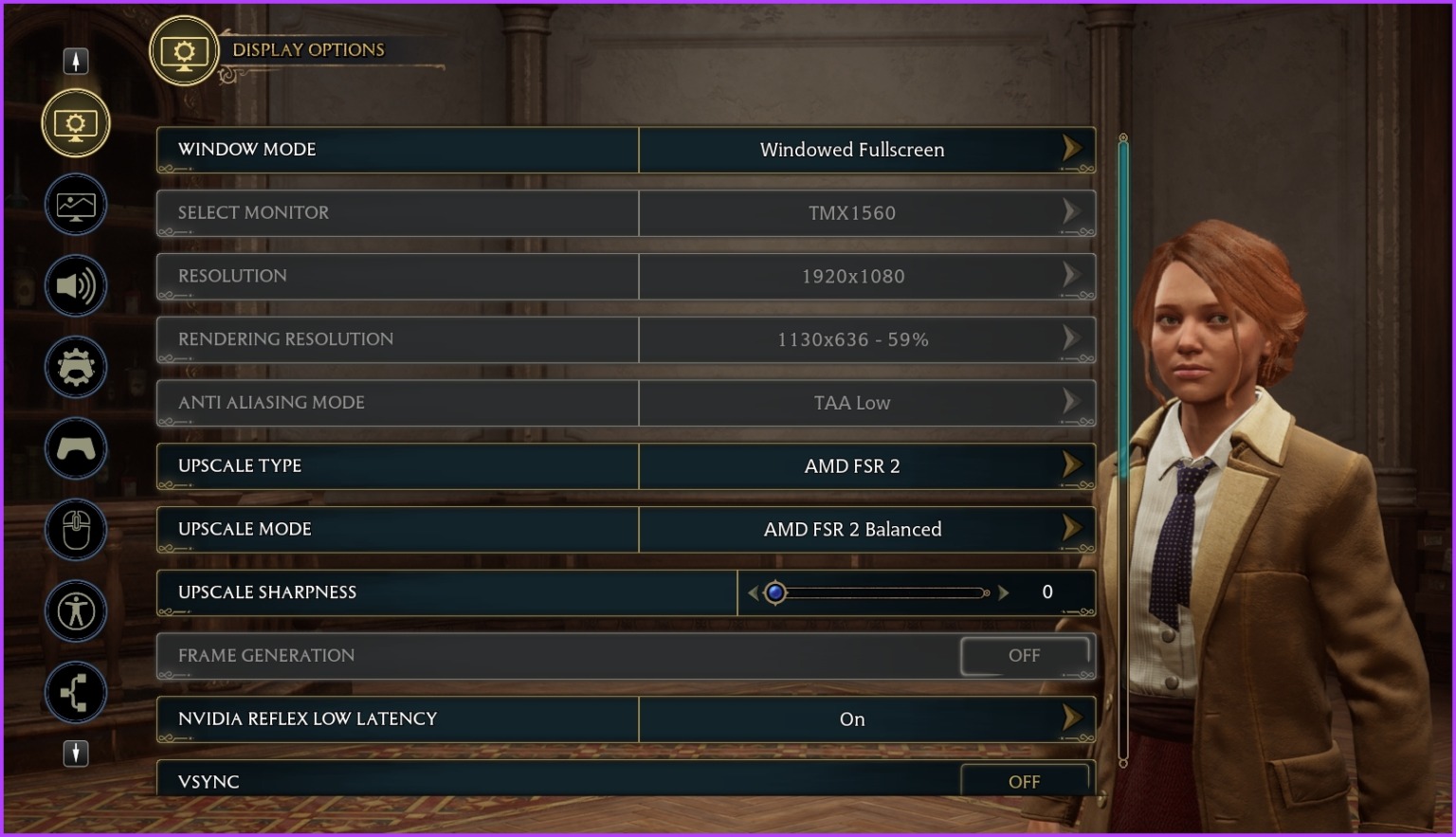The image size is (1456, 837).
Task: Click the Resolution setting row
Action: pyautogui.click(x=626, y=276)
